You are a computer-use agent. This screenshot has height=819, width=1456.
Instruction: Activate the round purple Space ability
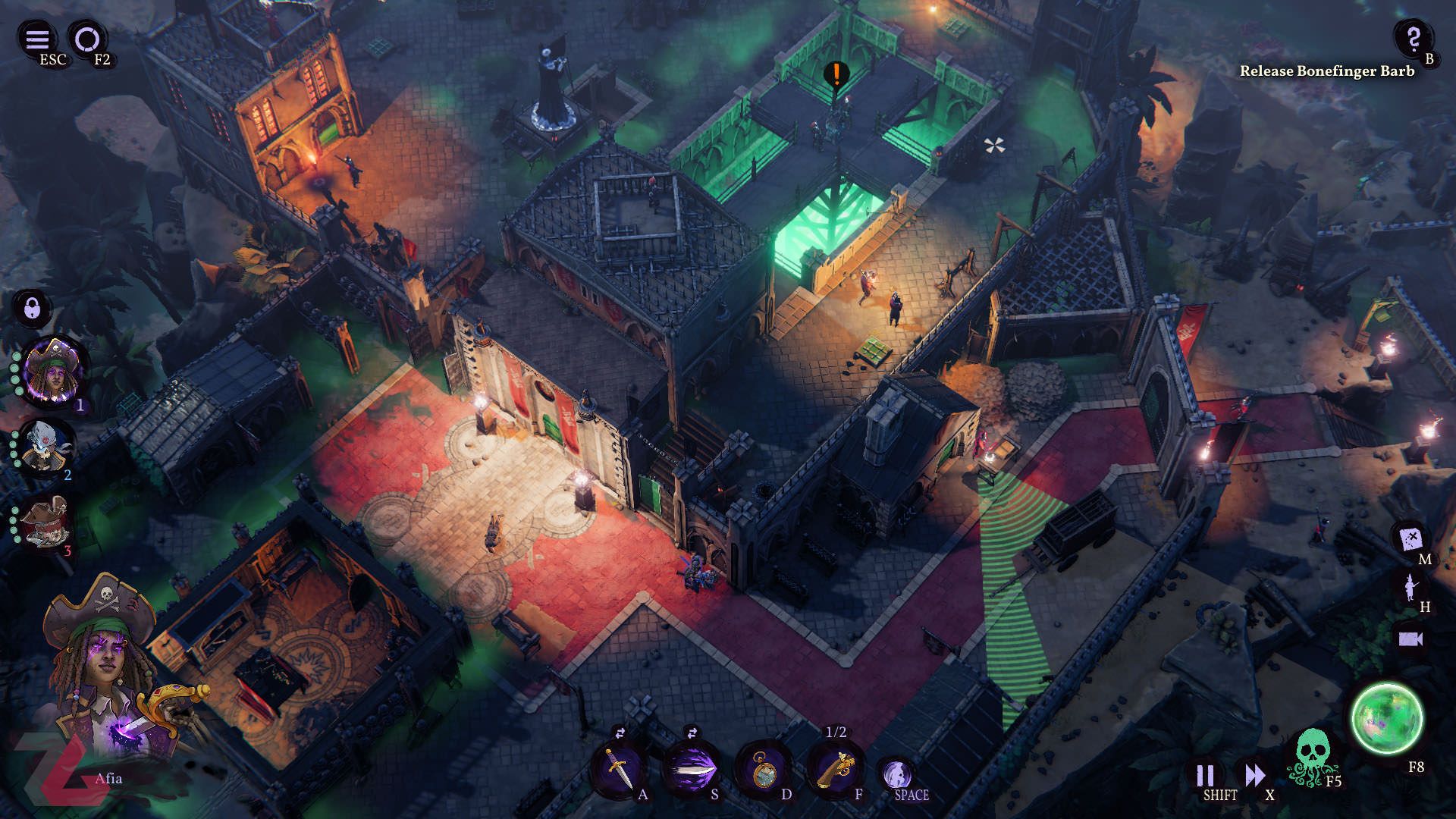click(897, 774)
